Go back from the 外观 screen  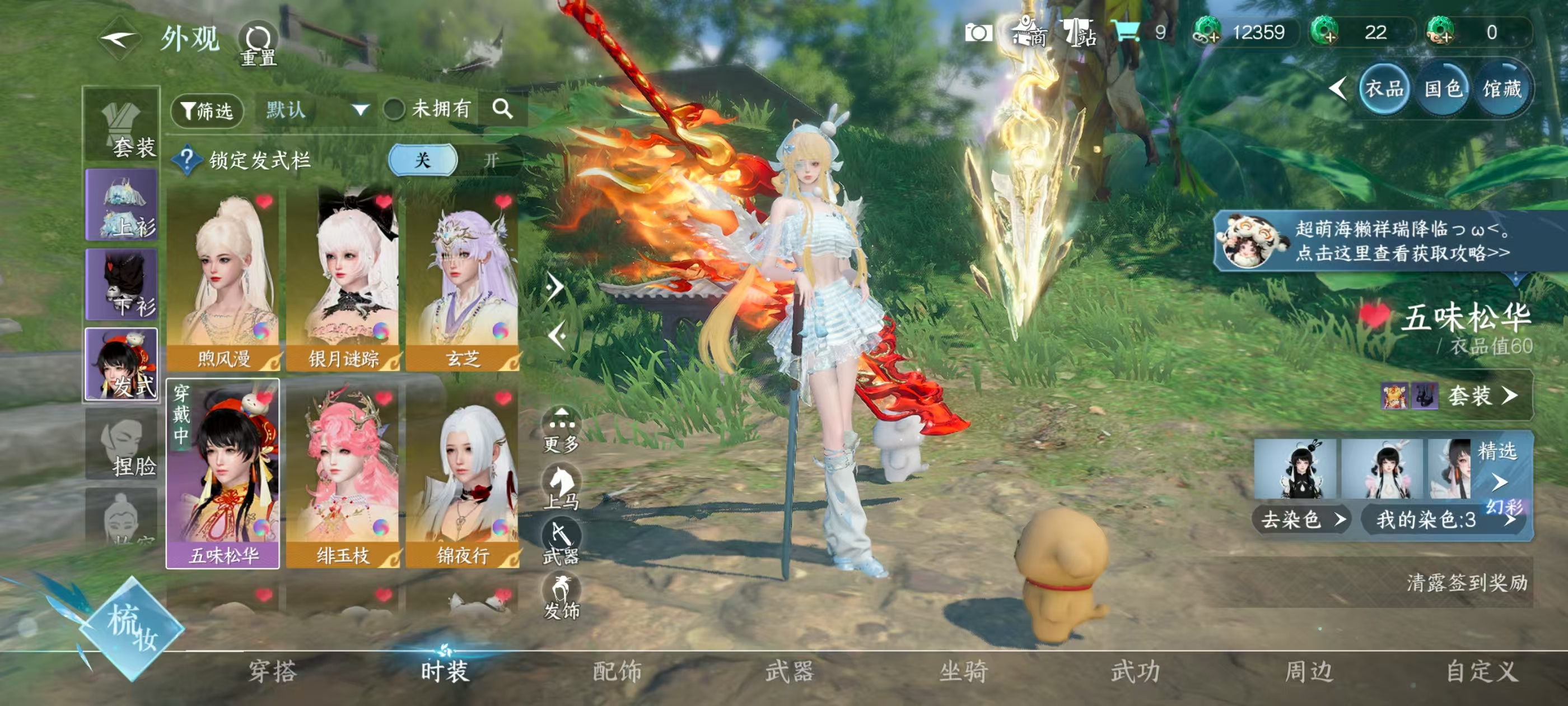pos(119,40)
